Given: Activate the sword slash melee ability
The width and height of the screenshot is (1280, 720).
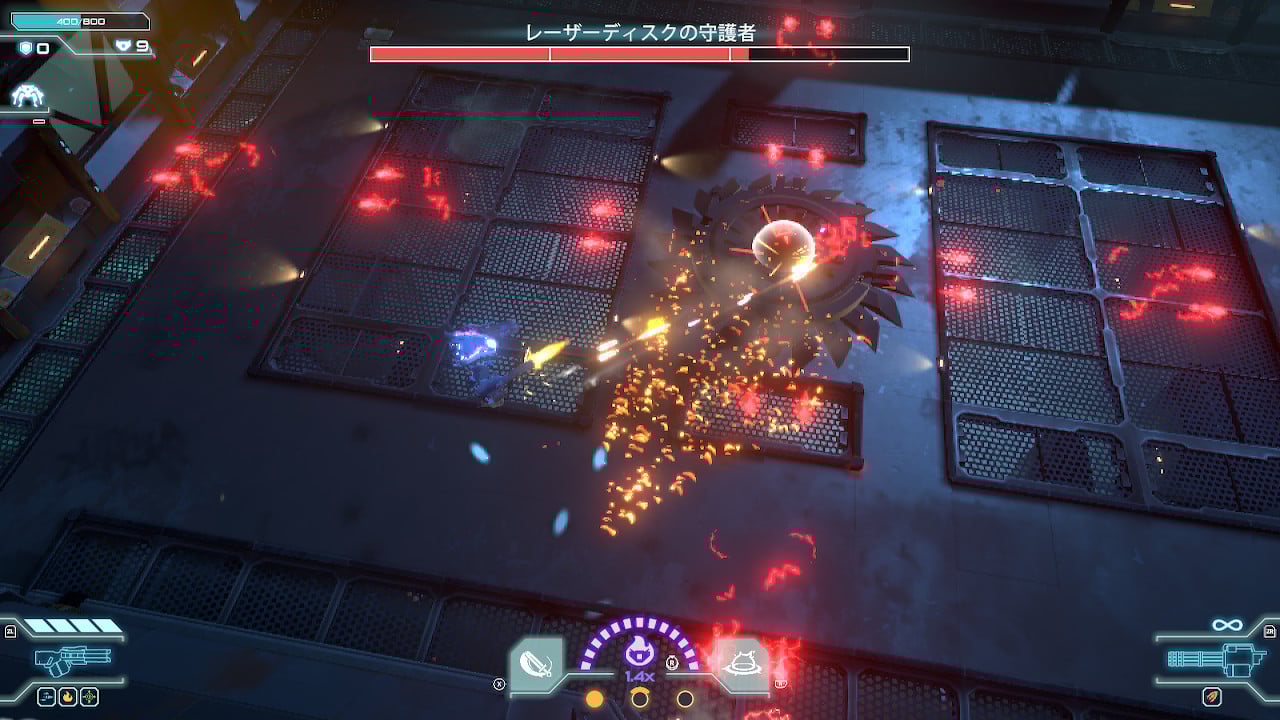Looking at the screenshot, I should [x=536, y=665].
